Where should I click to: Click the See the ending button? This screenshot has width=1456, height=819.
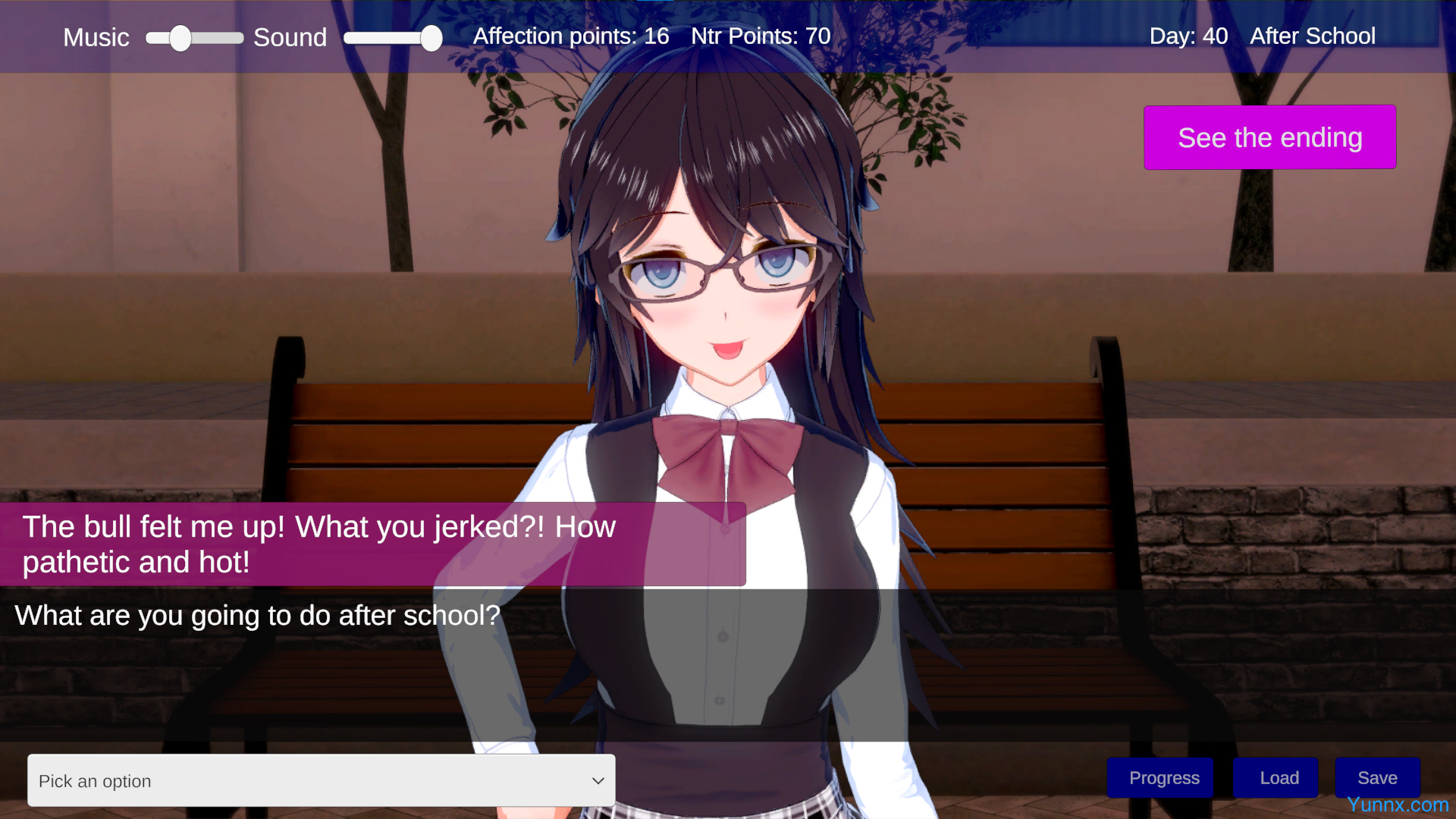[1269, 137]
